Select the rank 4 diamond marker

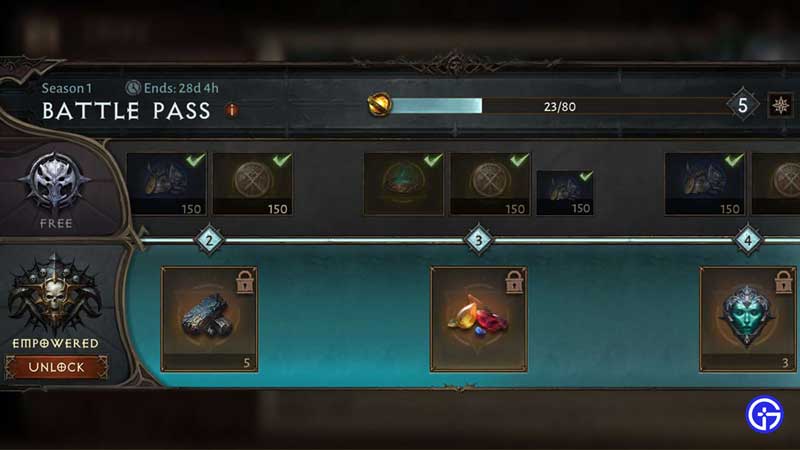coord(748,240)
